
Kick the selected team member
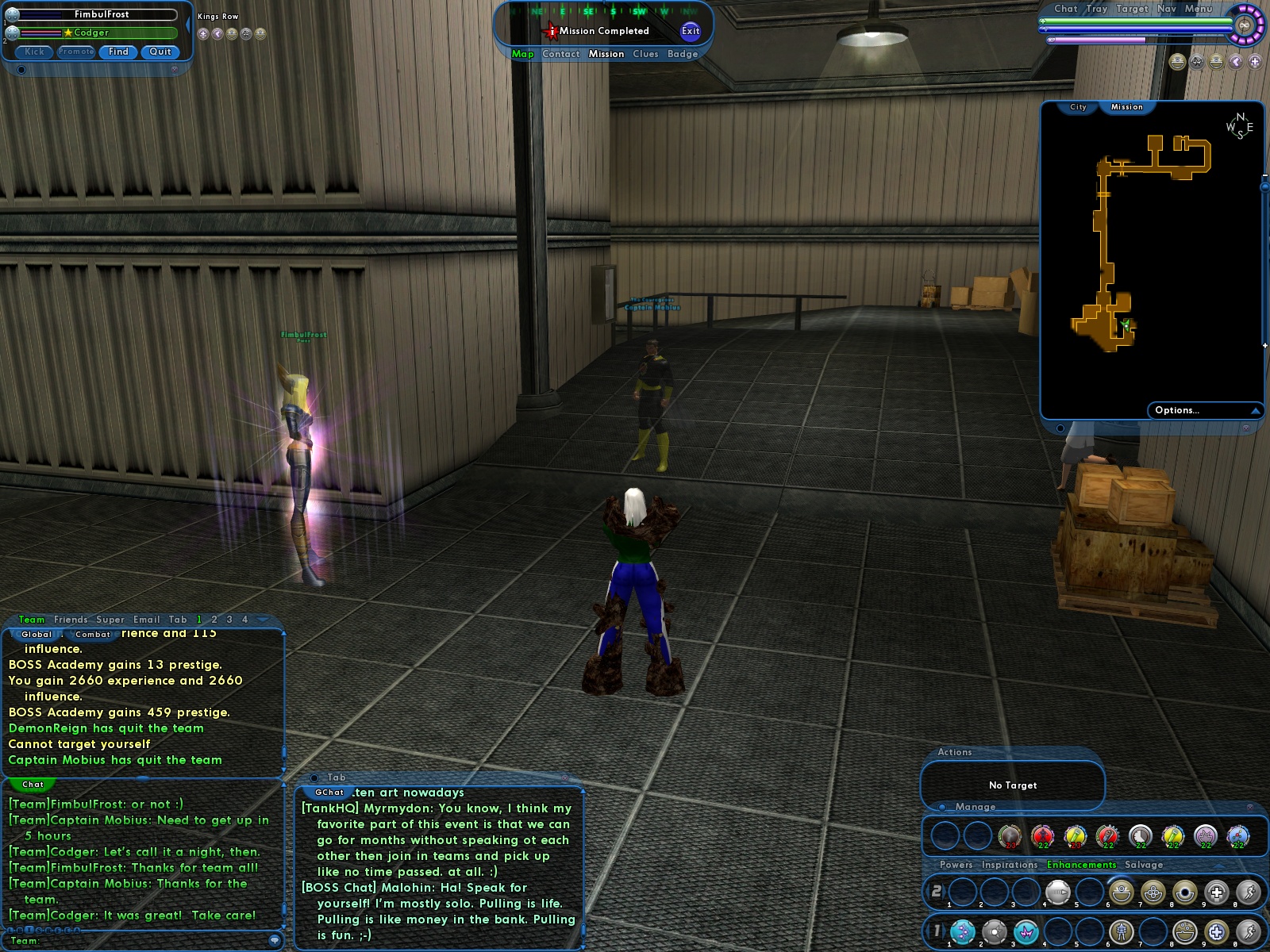pos(34,52)
